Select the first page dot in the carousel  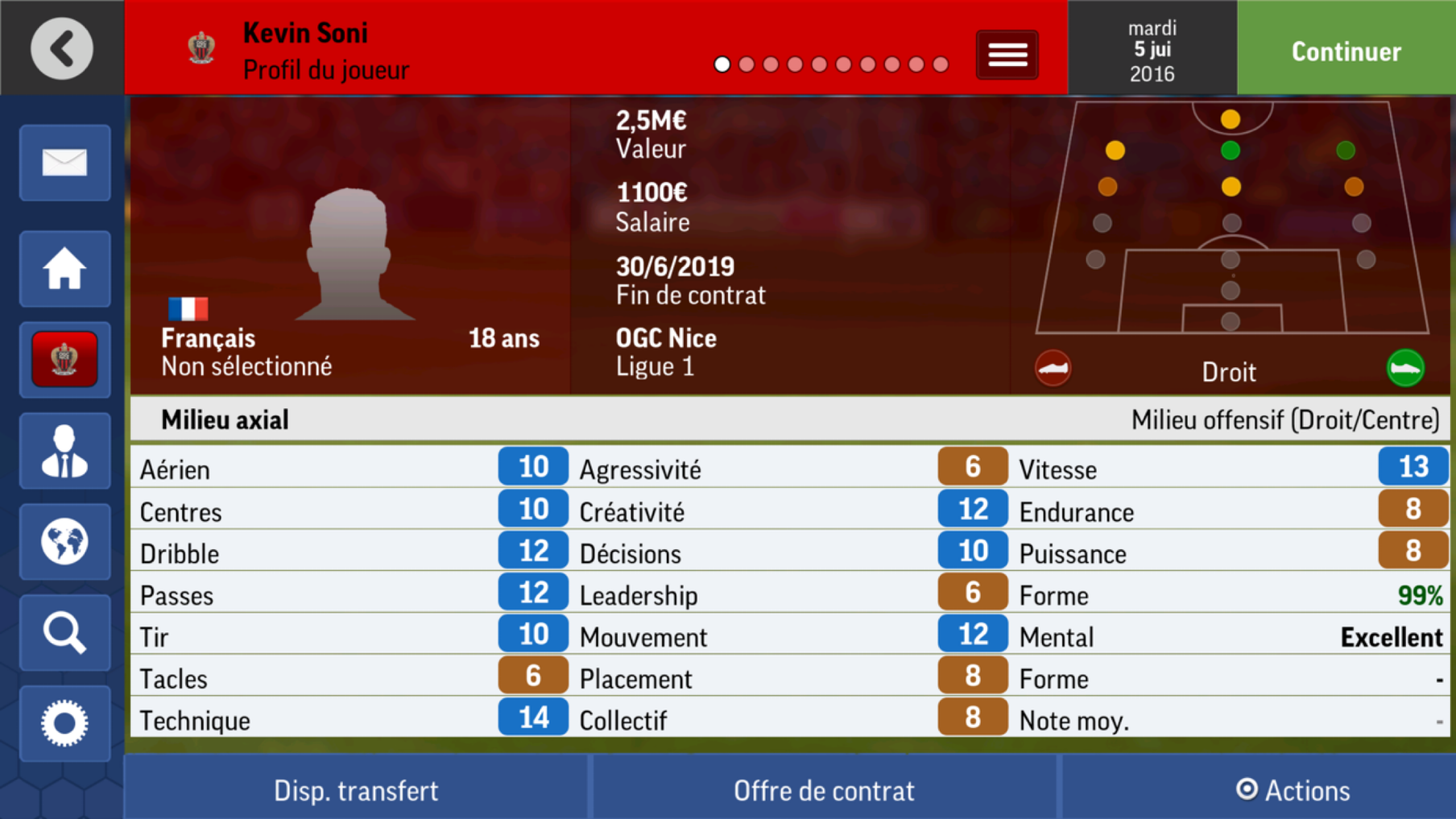pyautogui.click(x=723, y=64)
